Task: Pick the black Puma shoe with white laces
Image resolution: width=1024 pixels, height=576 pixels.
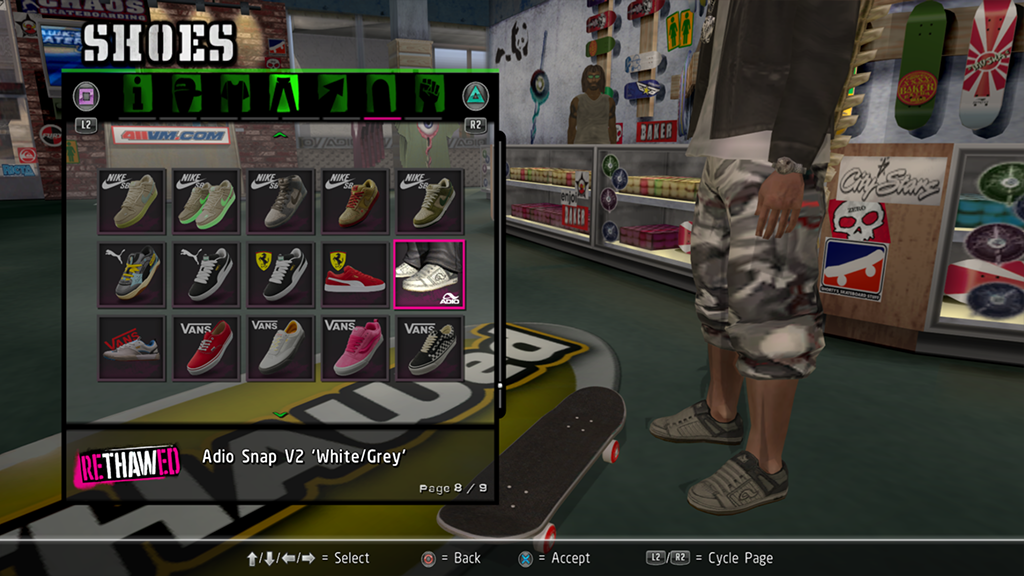Action: pyautogui.click(x=207, y=274)
